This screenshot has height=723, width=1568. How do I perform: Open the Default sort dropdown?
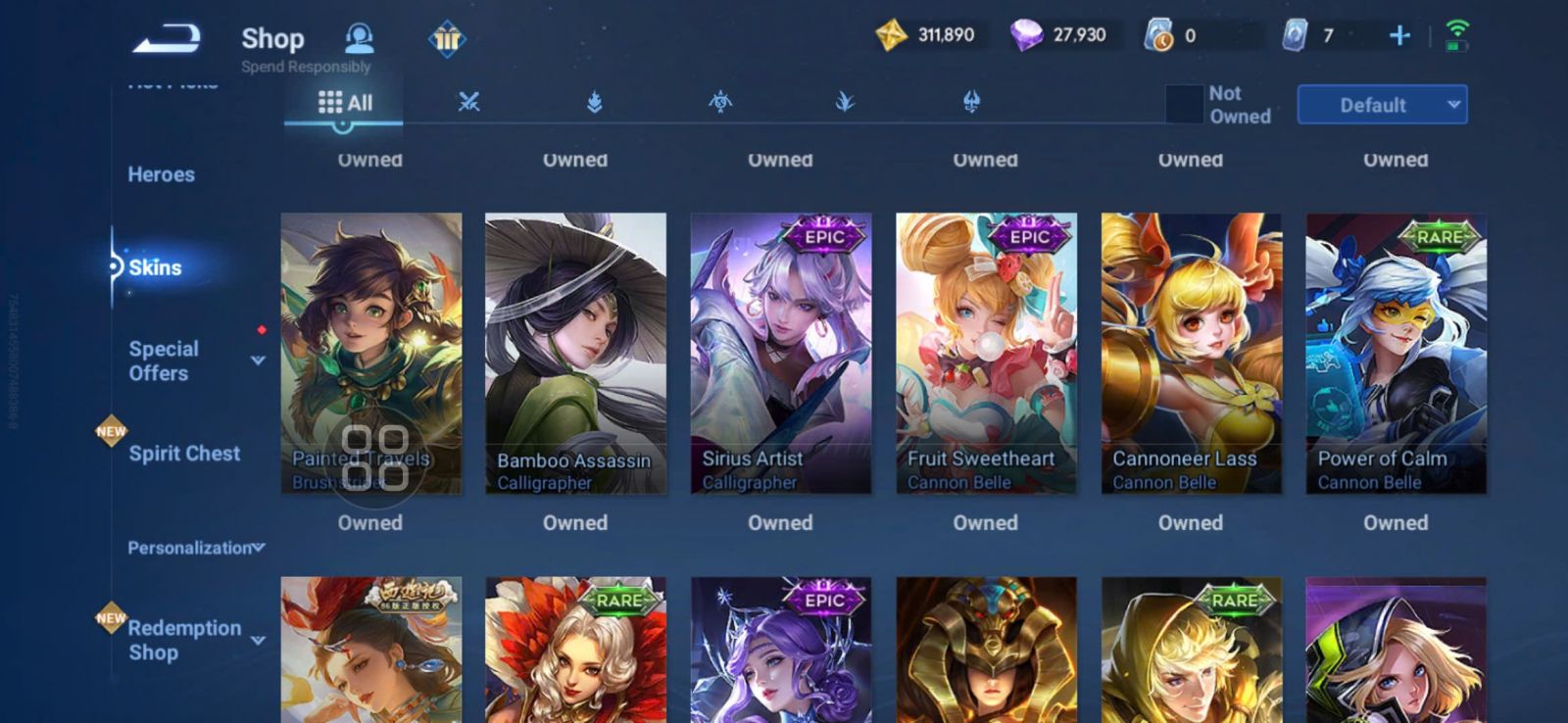tap(1382, 105)
